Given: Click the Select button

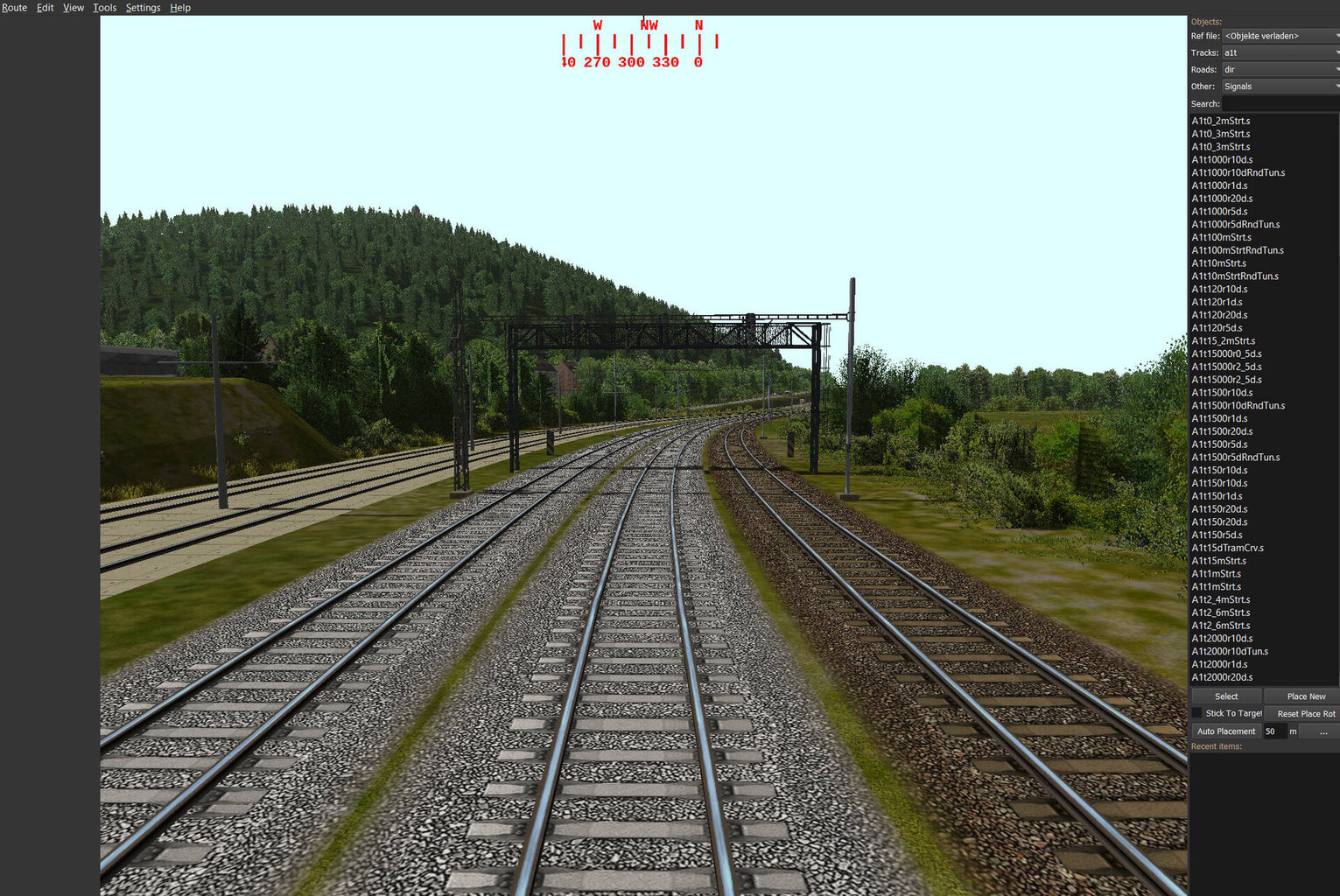Looking at the screenshot, I should pyautogui.click(x=1226, y=696).
